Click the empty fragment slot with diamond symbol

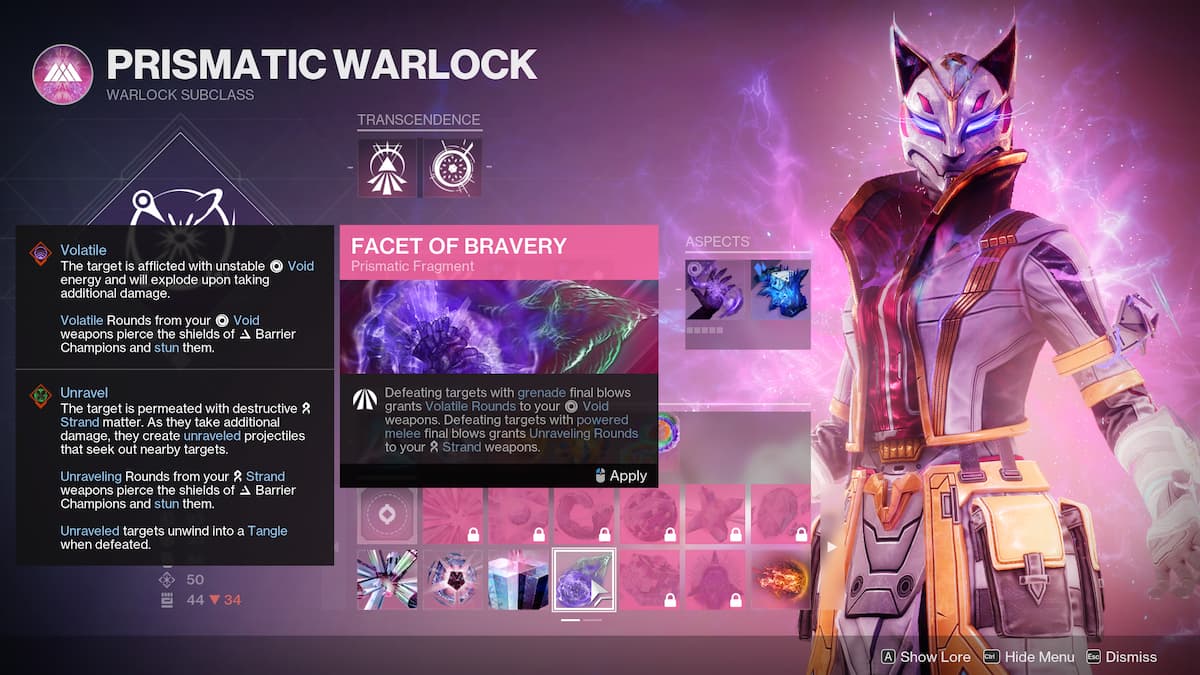[388, 515]
